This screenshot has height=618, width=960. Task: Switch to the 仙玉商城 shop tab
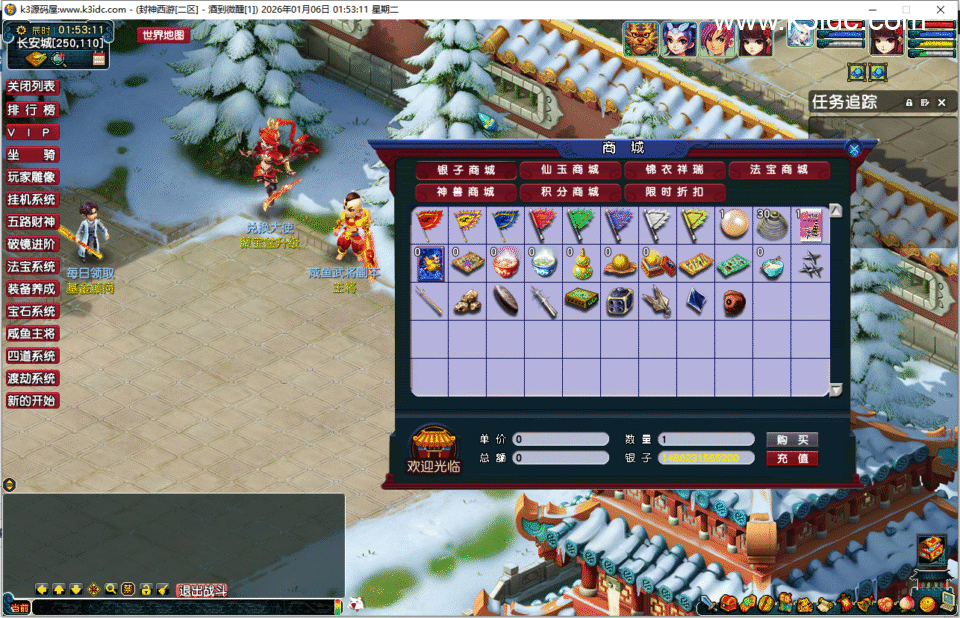tap(570, 170)
